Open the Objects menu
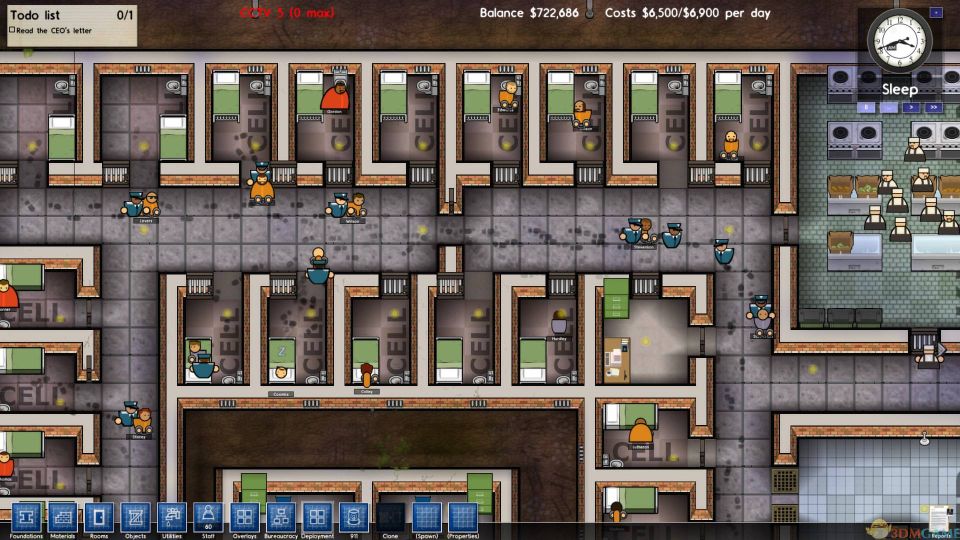Image resolution: width=960 pixels, height=540 pixels. click(134, 517)
